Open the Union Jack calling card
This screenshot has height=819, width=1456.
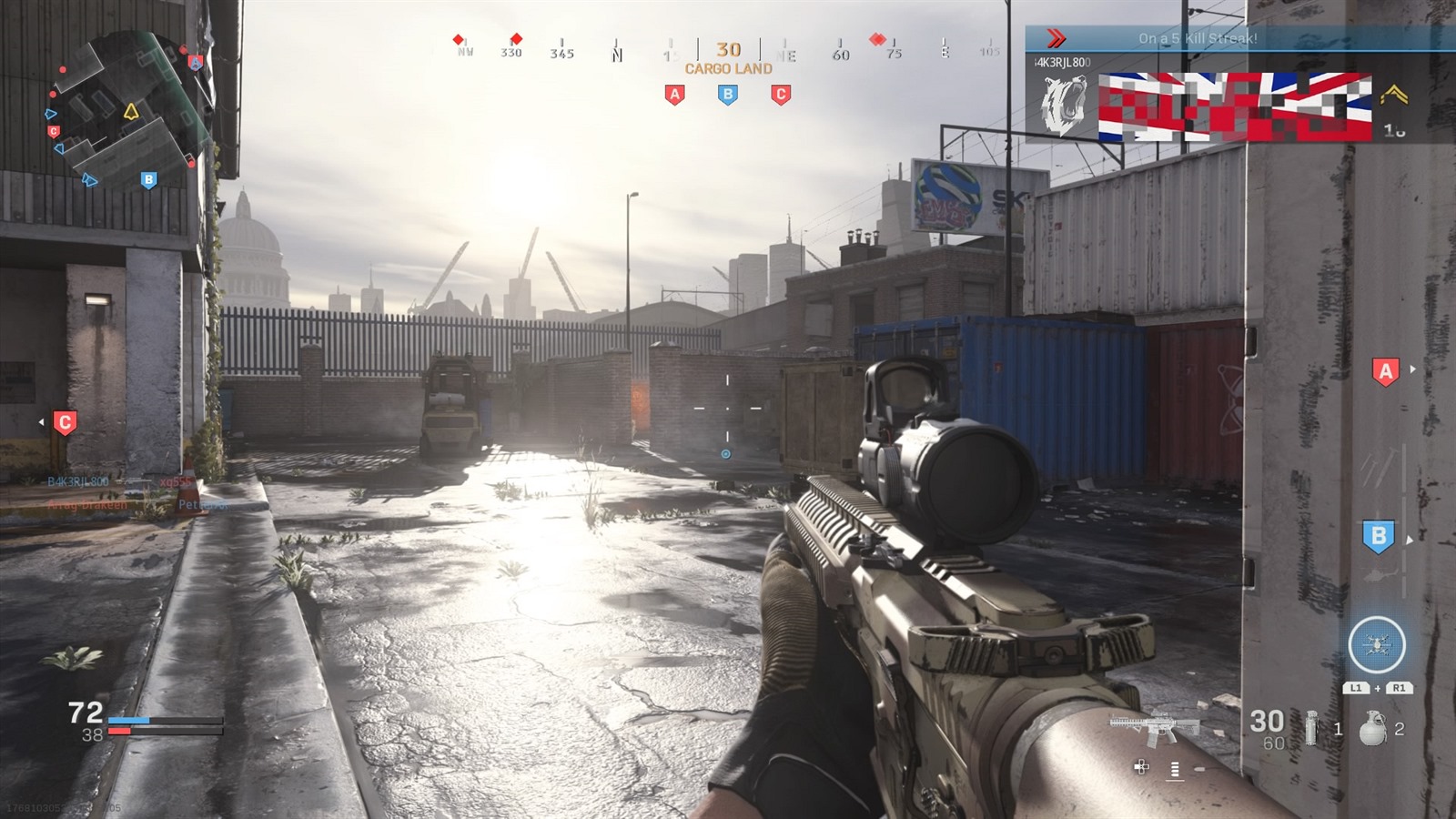pyautogui.click(x=1235, y=106)
